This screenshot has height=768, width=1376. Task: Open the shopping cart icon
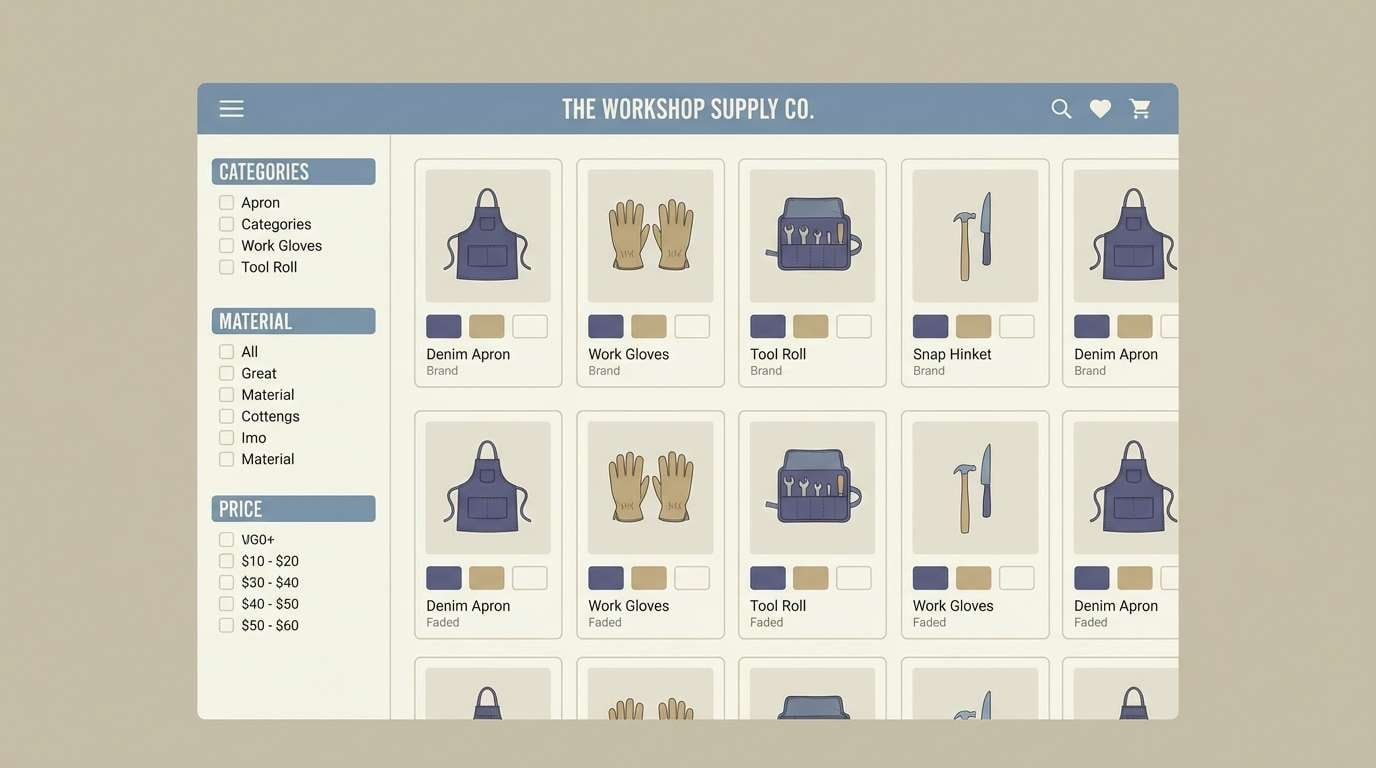click(1139, 107)
